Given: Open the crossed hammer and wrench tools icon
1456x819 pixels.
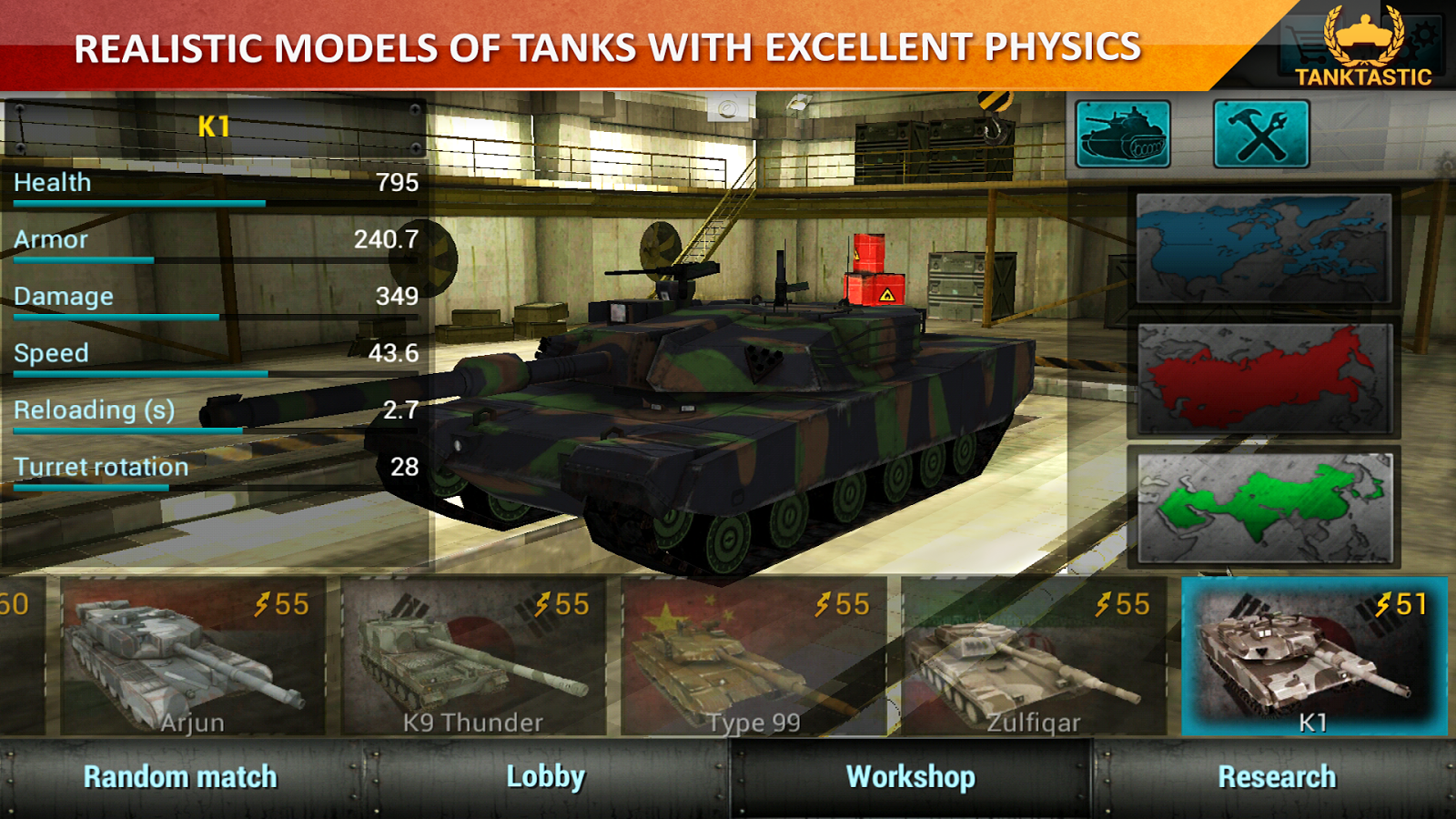Looking at the screenshot, I should [1259, 132].
